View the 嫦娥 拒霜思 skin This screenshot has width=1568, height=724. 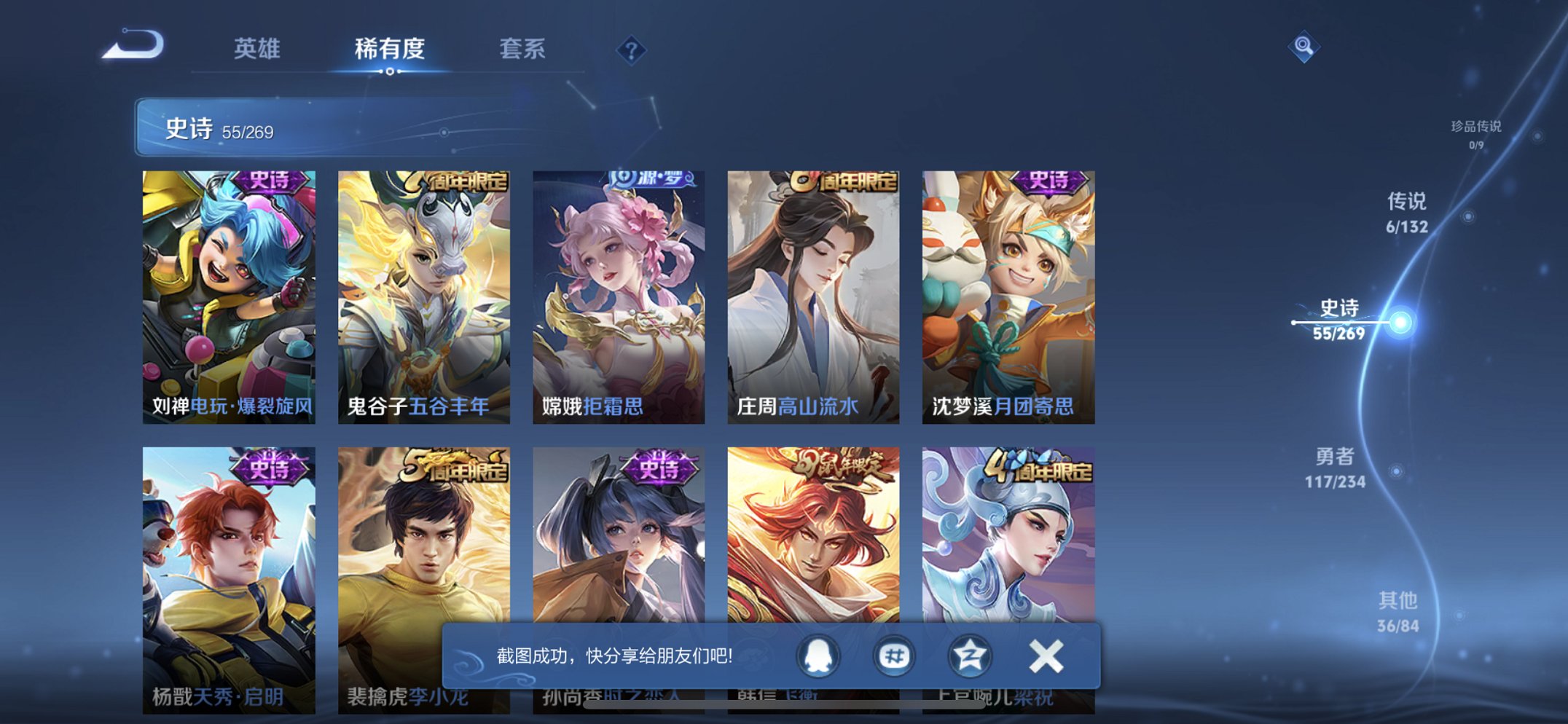tap(616, 291)
